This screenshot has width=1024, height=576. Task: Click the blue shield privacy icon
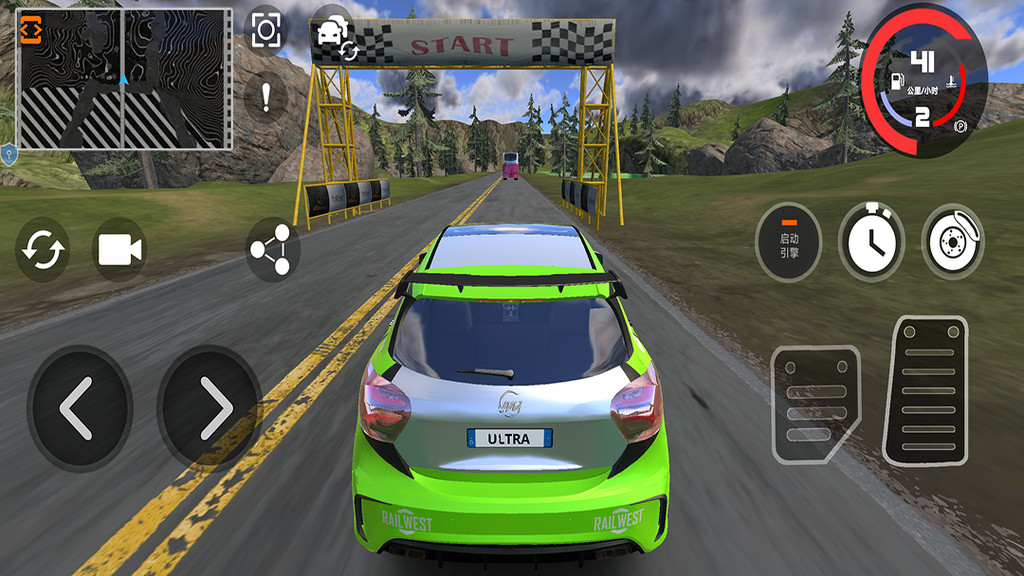[9, 154]
